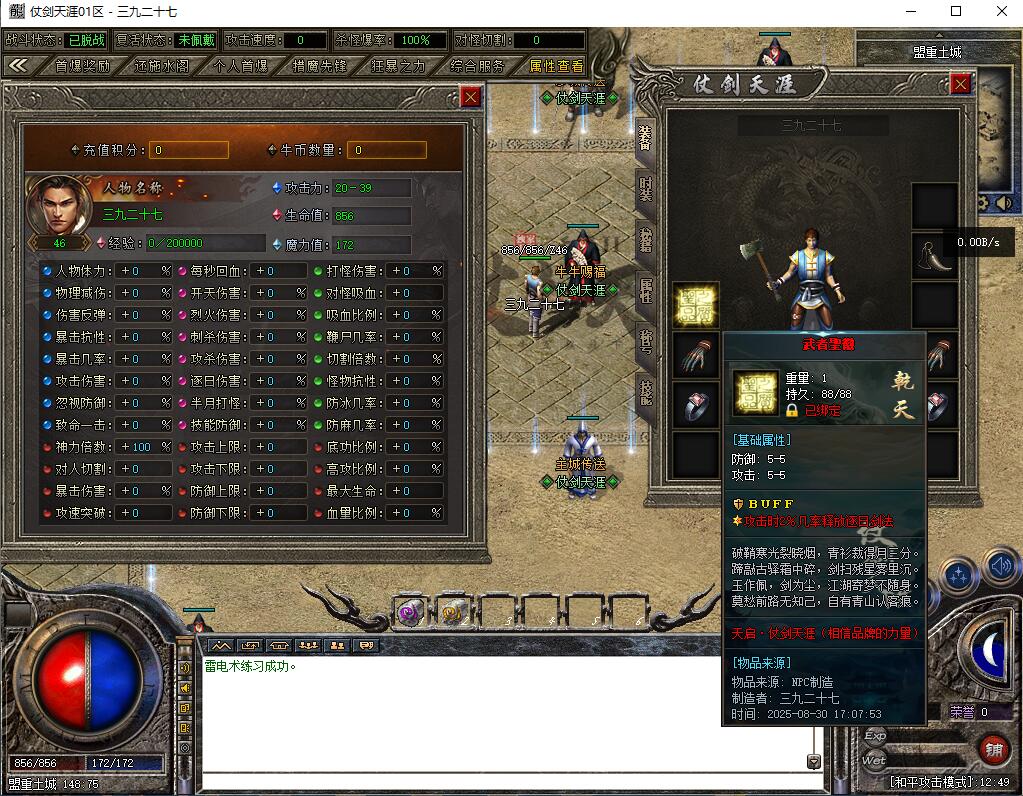Screen dimensions: 1023x796
Task: Click the chat input field
Action: coord(500,762)
